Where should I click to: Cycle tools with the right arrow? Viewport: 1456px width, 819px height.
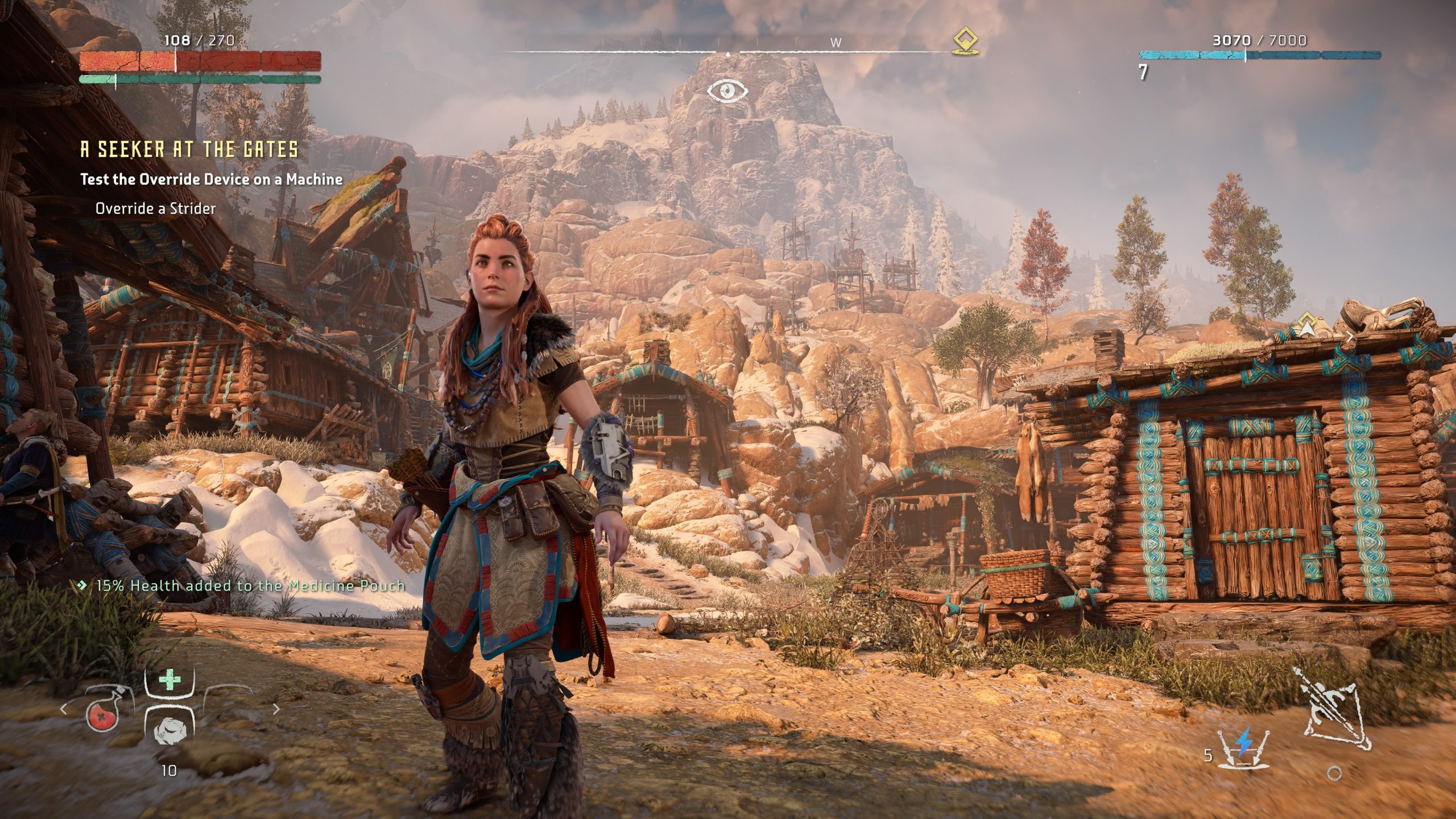pyautogui.click(x=276, y=709)
